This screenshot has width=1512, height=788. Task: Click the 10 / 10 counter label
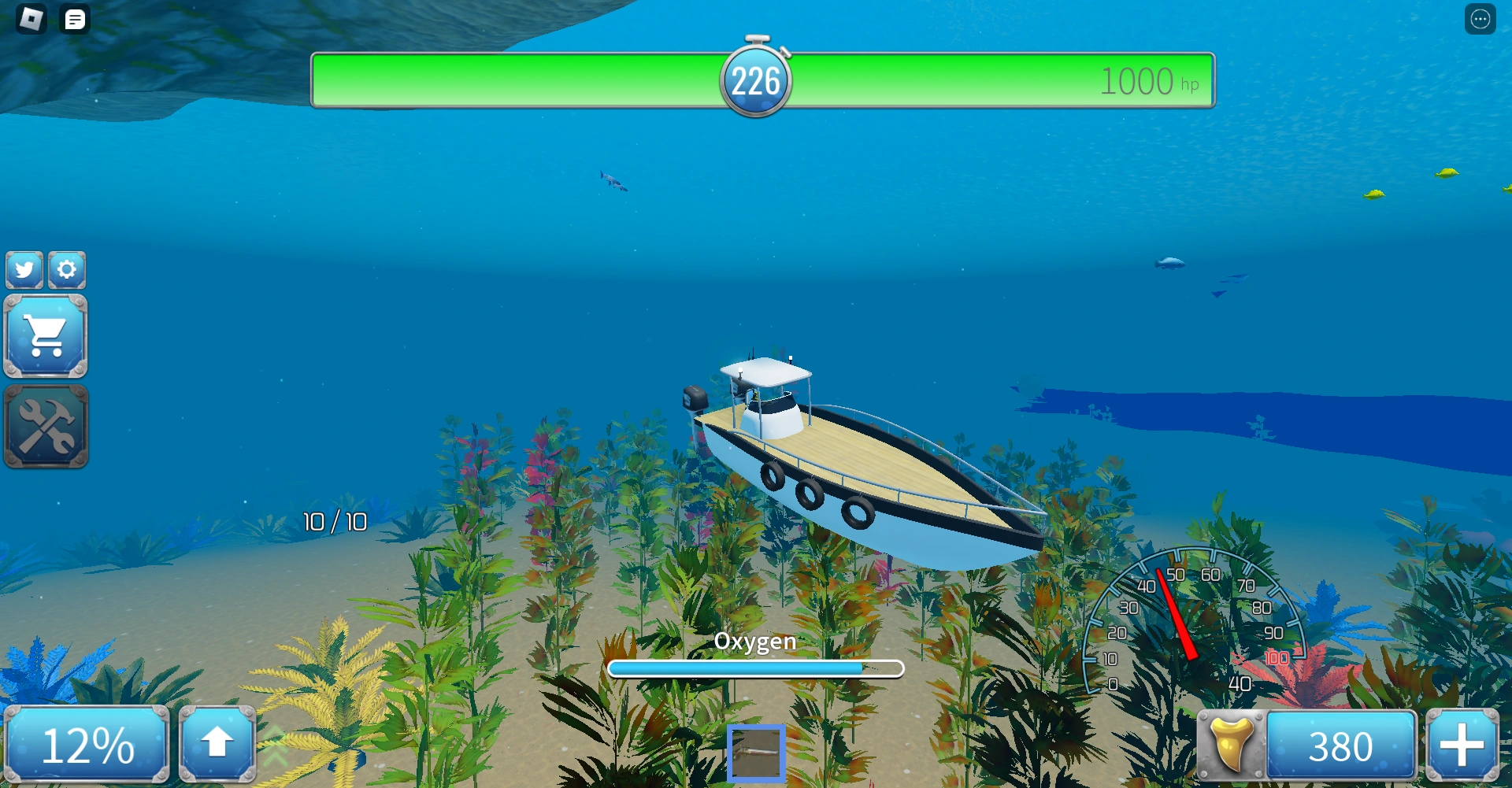[x=334, y=521]
